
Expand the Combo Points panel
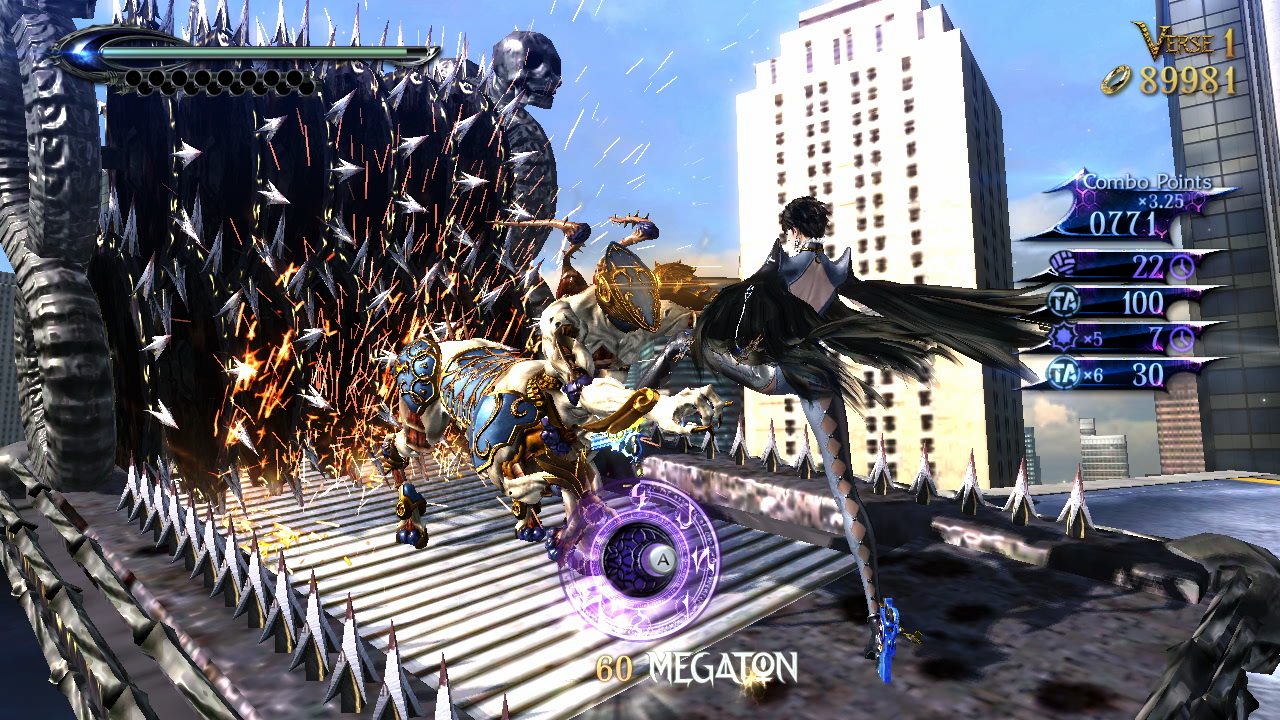tap(1147, 181)
